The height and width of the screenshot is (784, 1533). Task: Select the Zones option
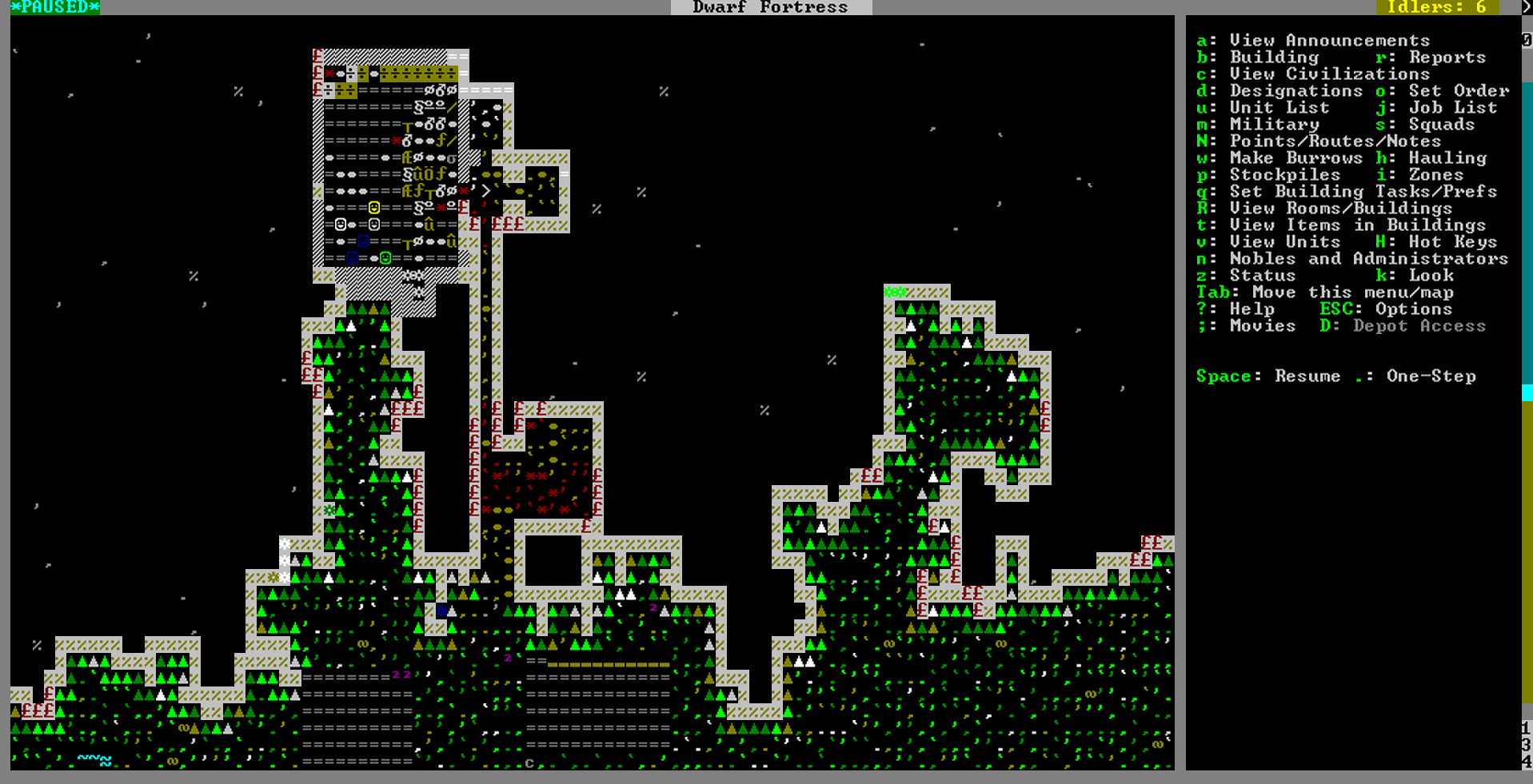tap(1435, 174)
